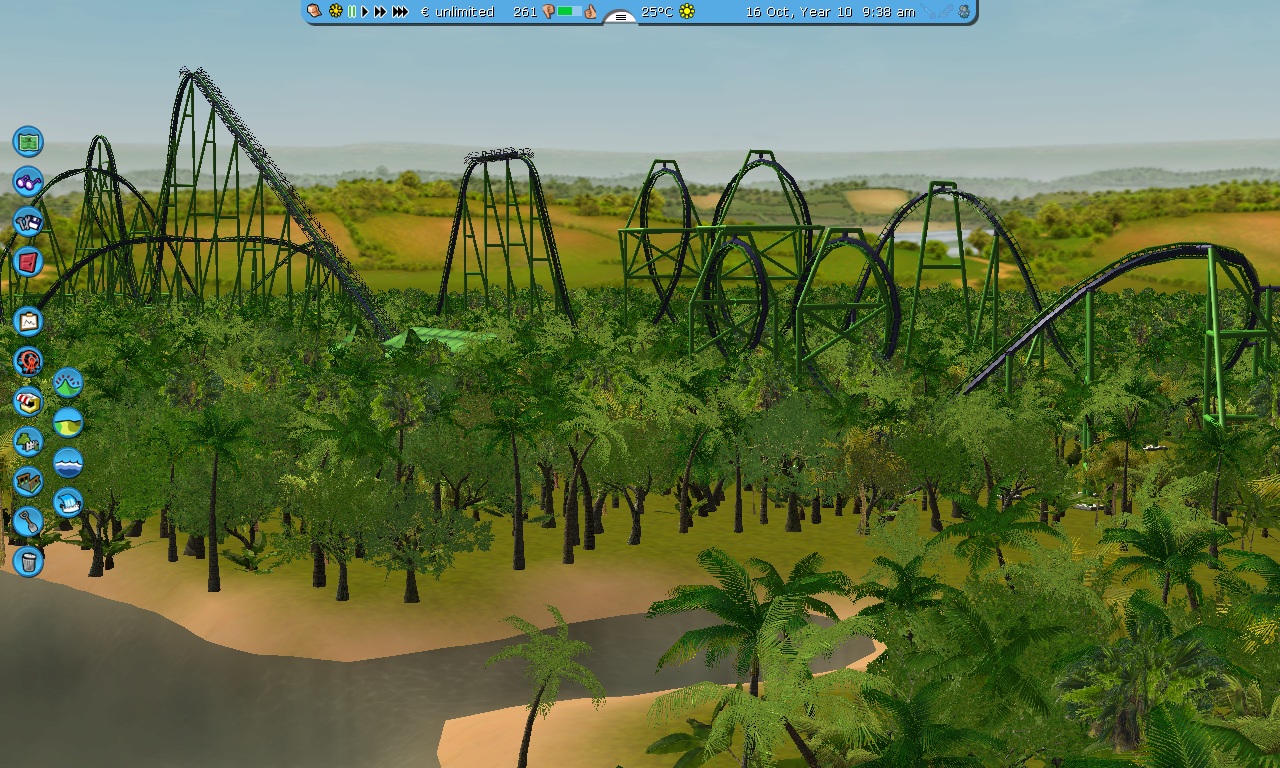1280x768 pixels.
Task: Open the paths and queues building menu
Action: [28, 481]
